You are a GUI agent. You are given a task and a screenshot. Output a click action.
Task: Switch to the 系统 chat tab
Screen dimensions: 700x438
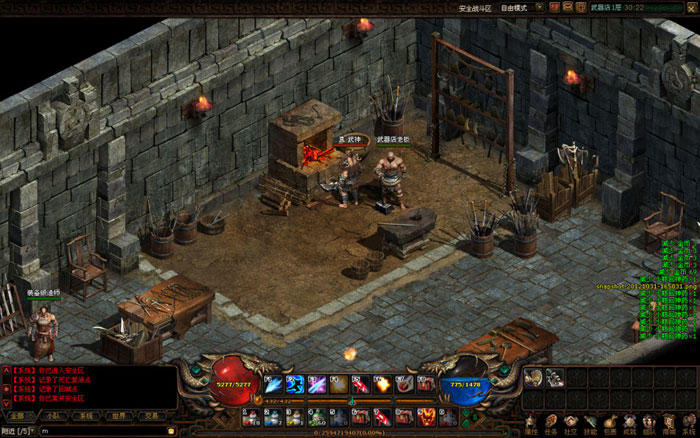pyautogui.click(x=86, y=415)
